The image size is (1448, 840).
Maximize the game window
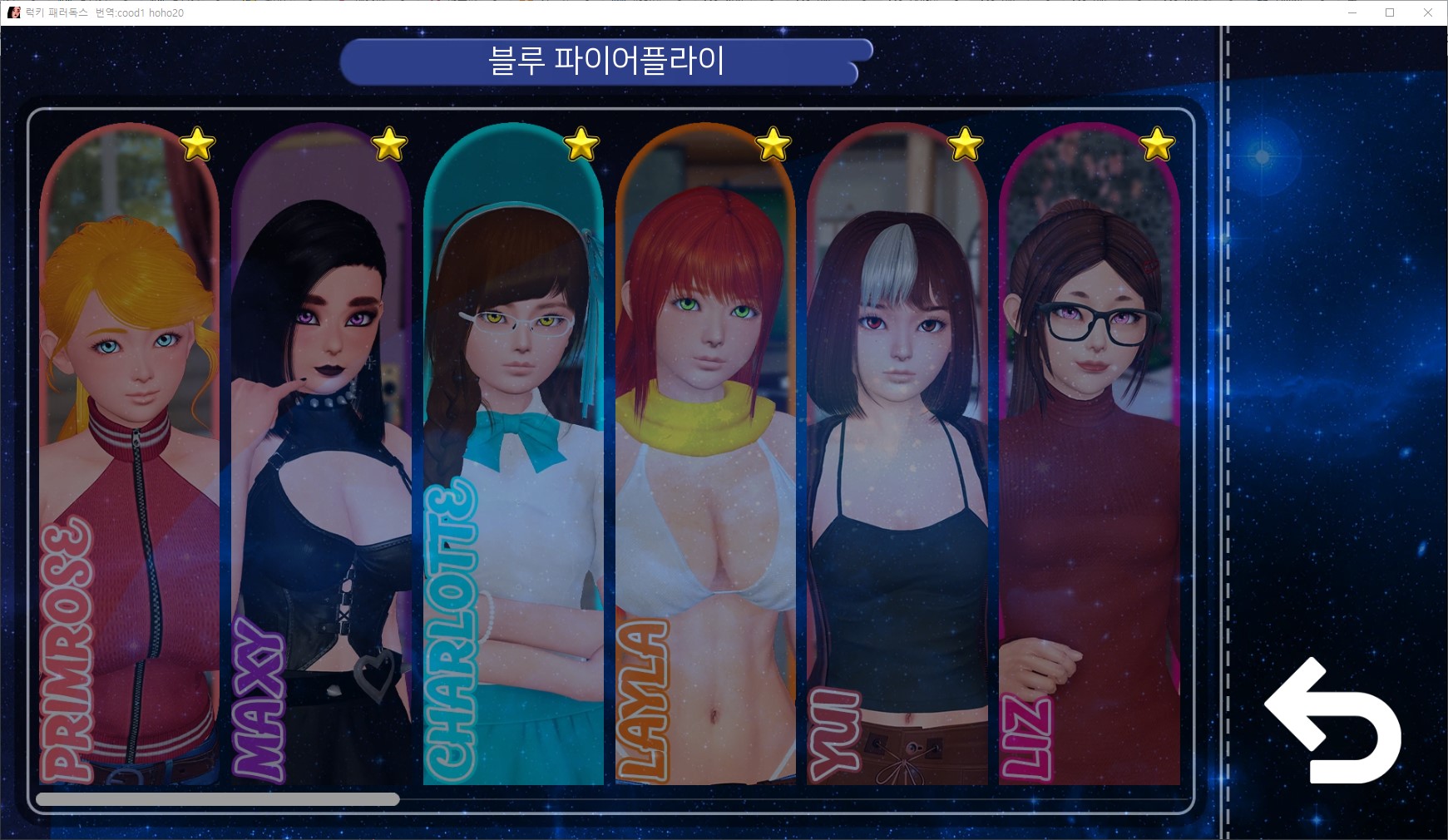point(1389,12)
